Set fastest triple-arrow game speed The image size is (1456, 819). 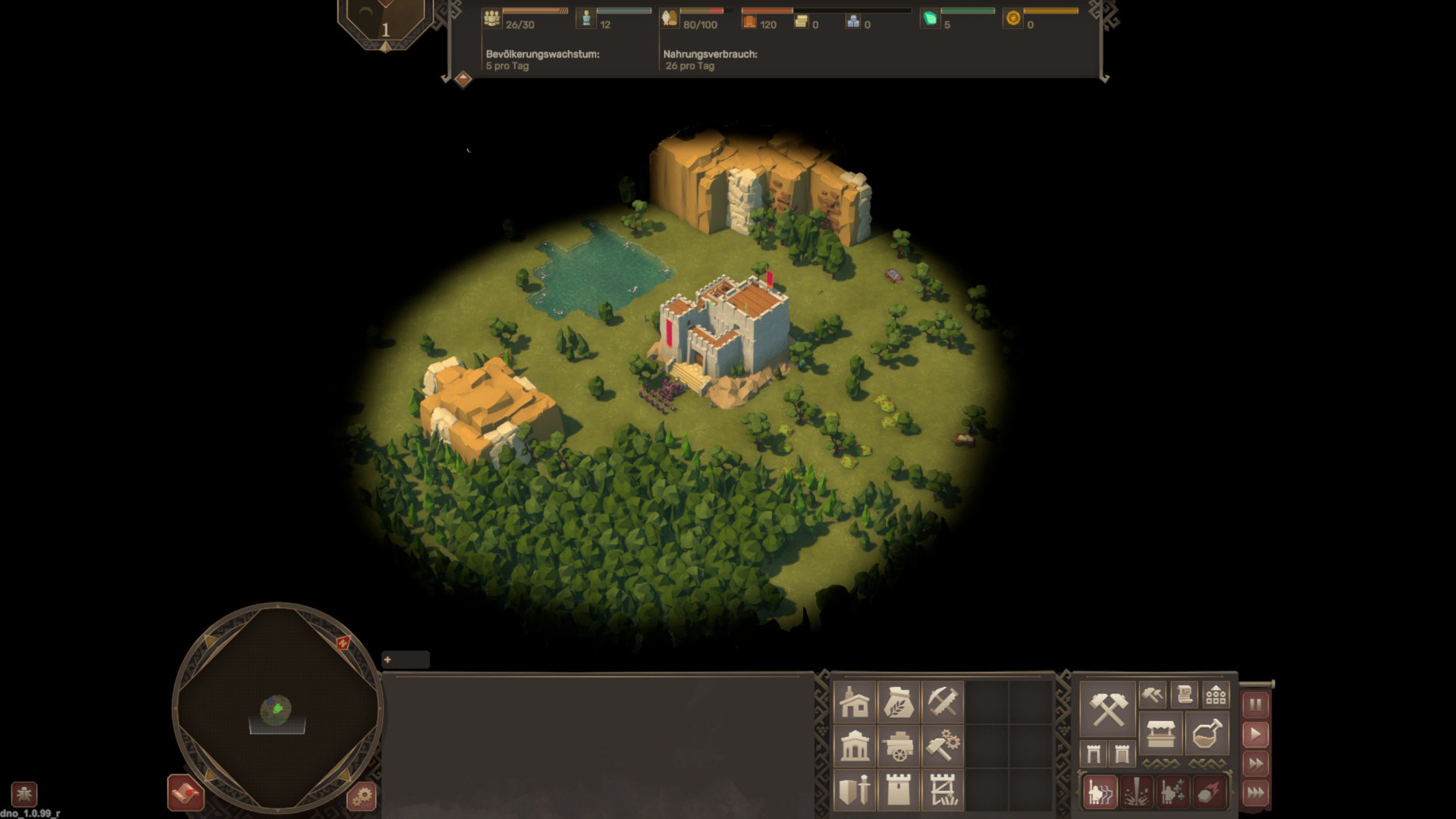pos(1255,793)
